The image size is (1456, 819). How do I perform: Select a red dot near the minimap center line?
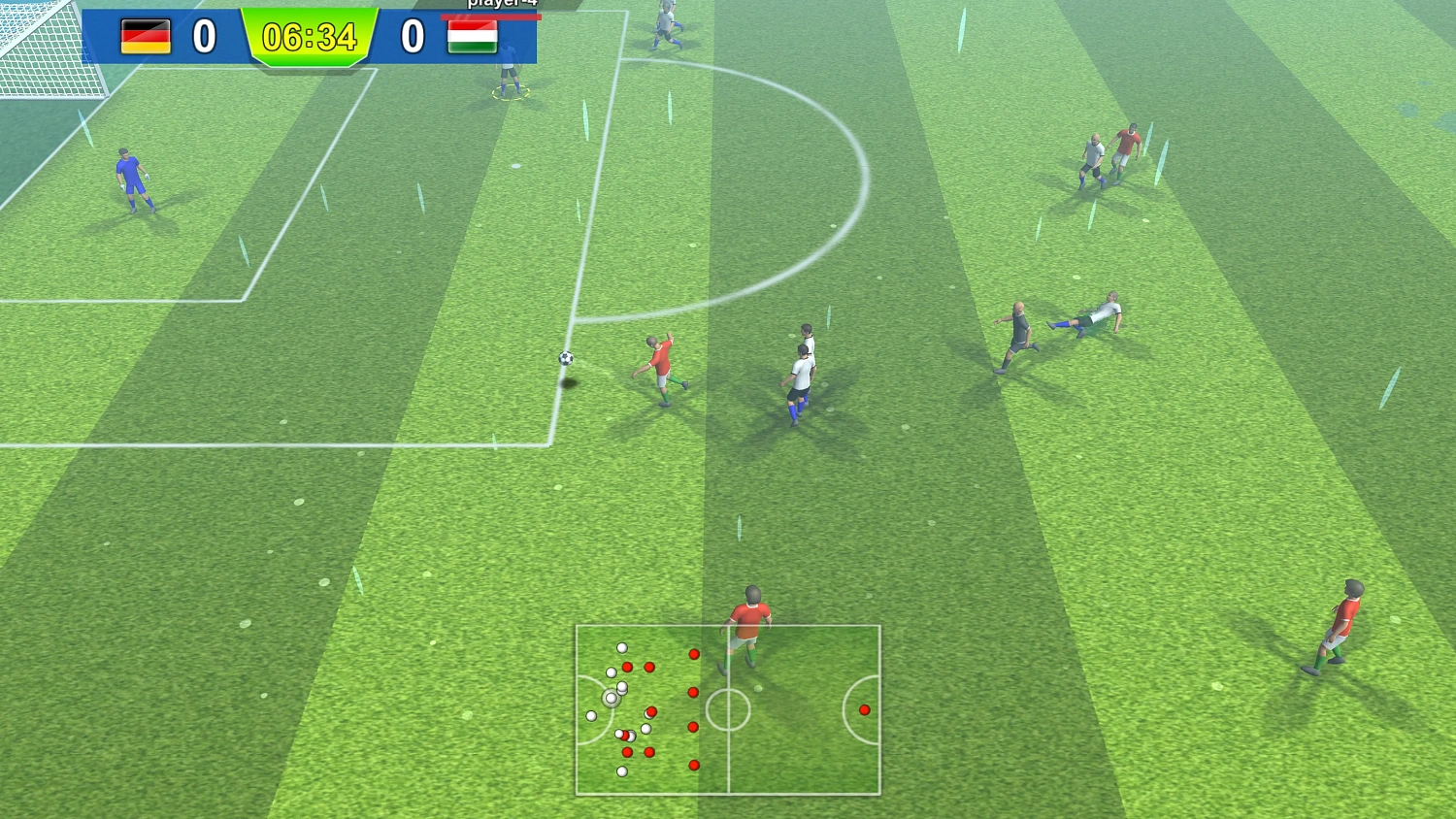point(693,691)
